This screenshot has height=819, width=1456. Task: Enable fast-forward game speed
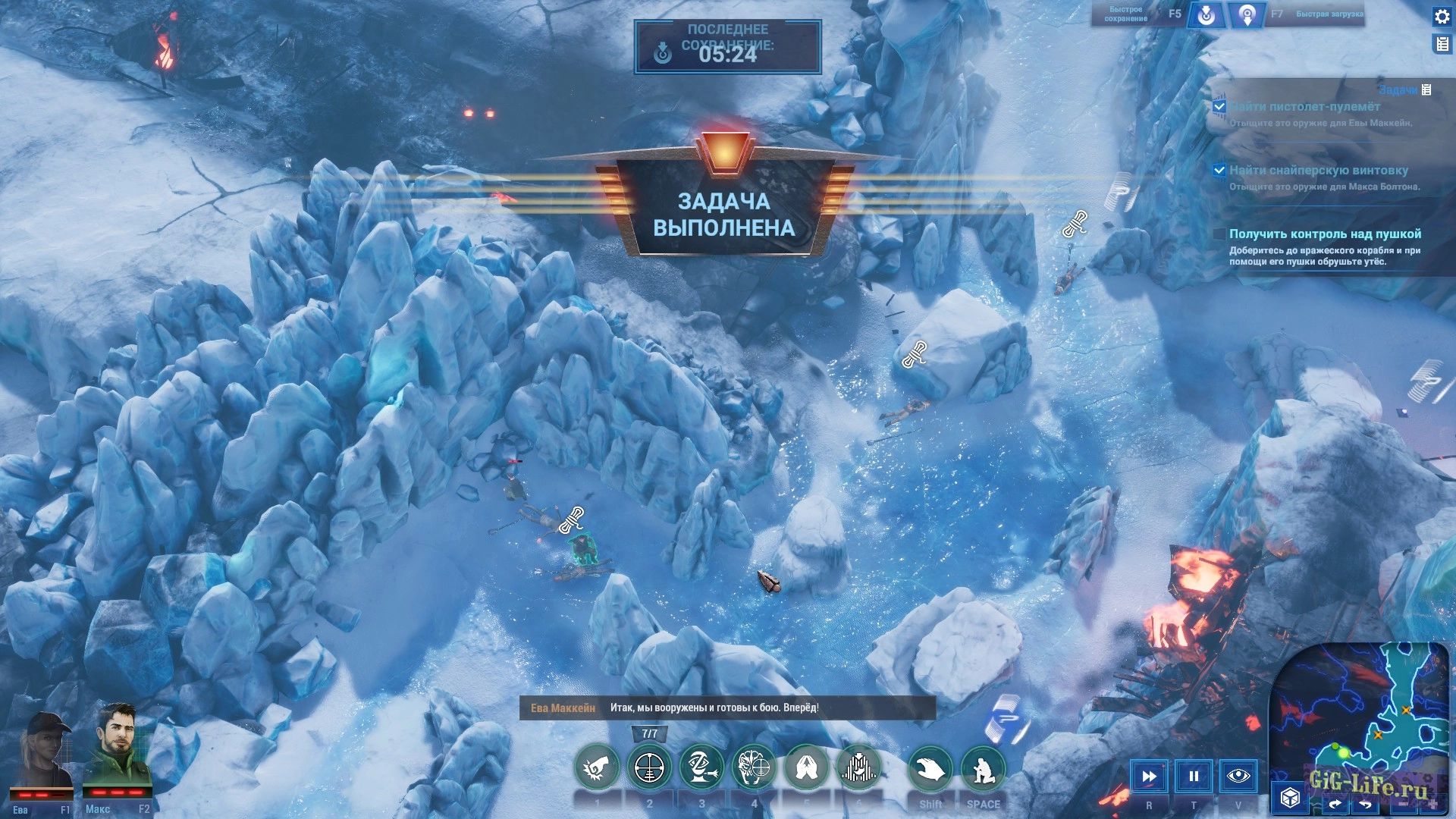[x=1149, y=777]
